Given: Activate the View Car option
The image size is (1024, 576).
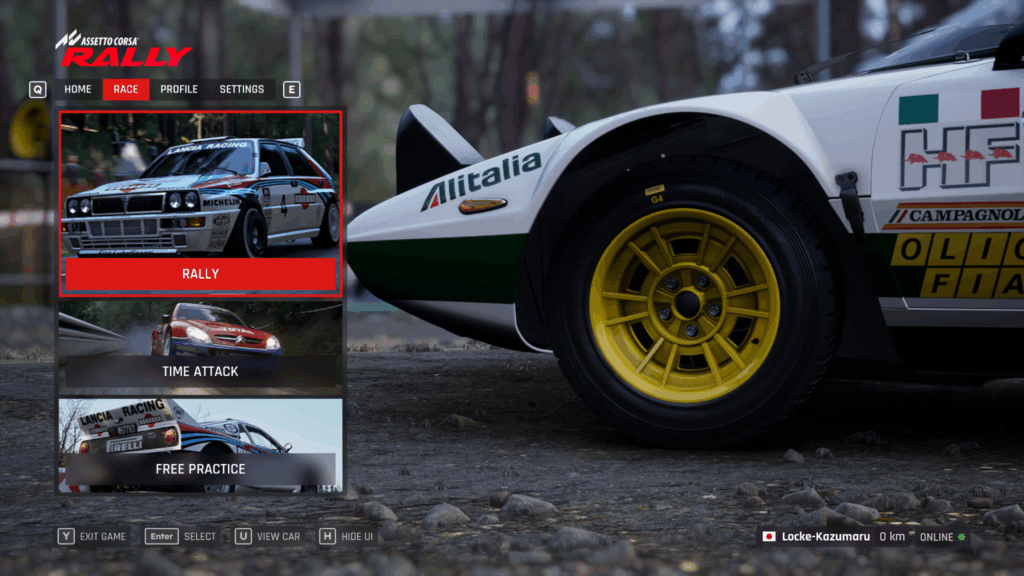Looking at the screenshot, I should click(x=268, y=536).
